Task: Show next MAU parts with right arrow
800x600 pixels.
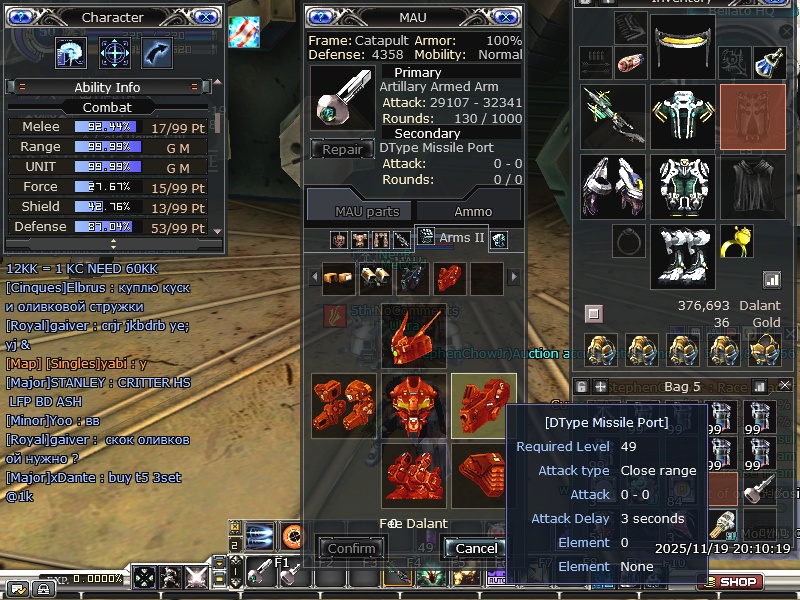Action: [x=515, y=277]
